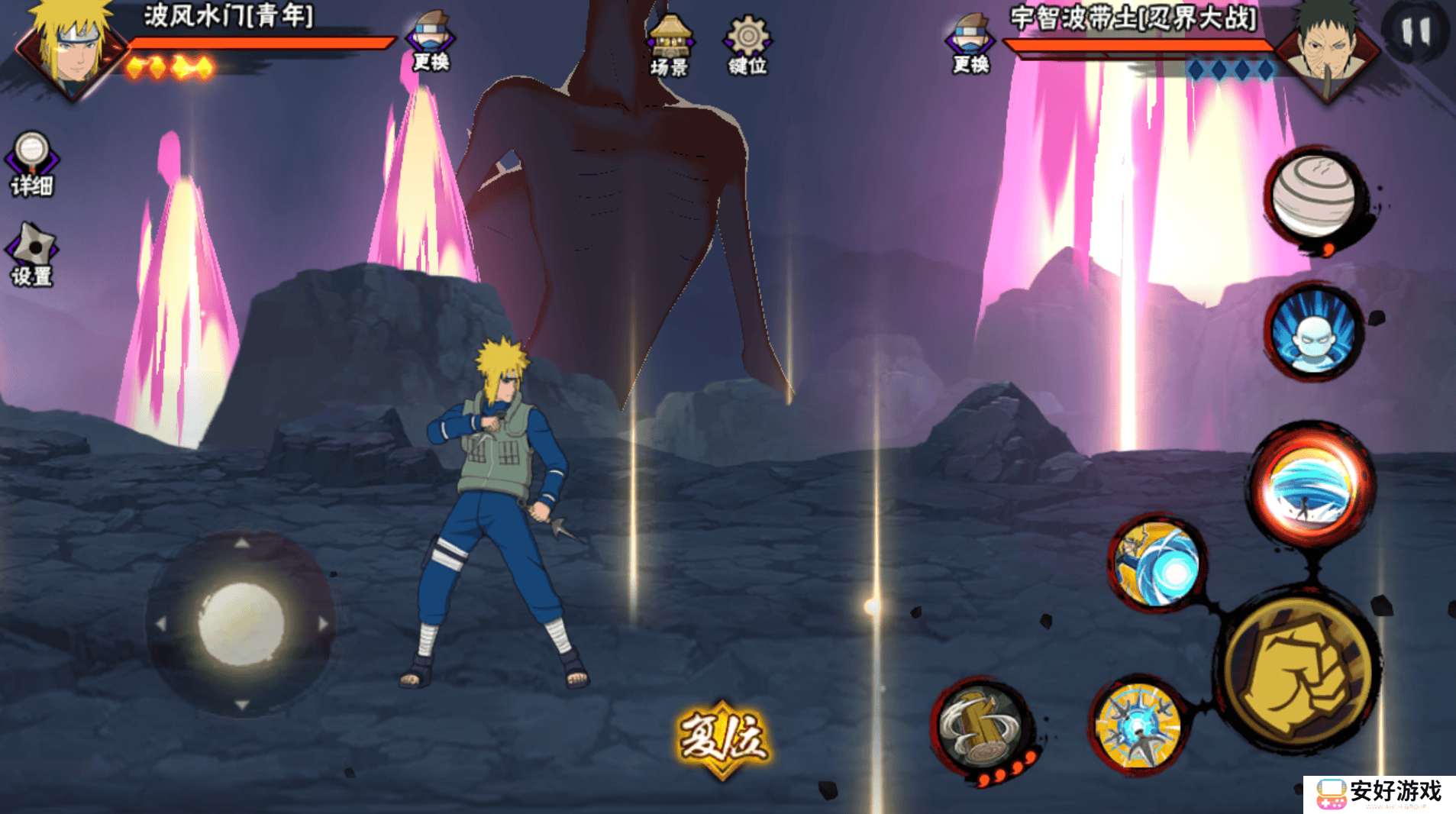Use the fist basic attack button
This screenshot has width=1456, height=814.
point(1297,669)
